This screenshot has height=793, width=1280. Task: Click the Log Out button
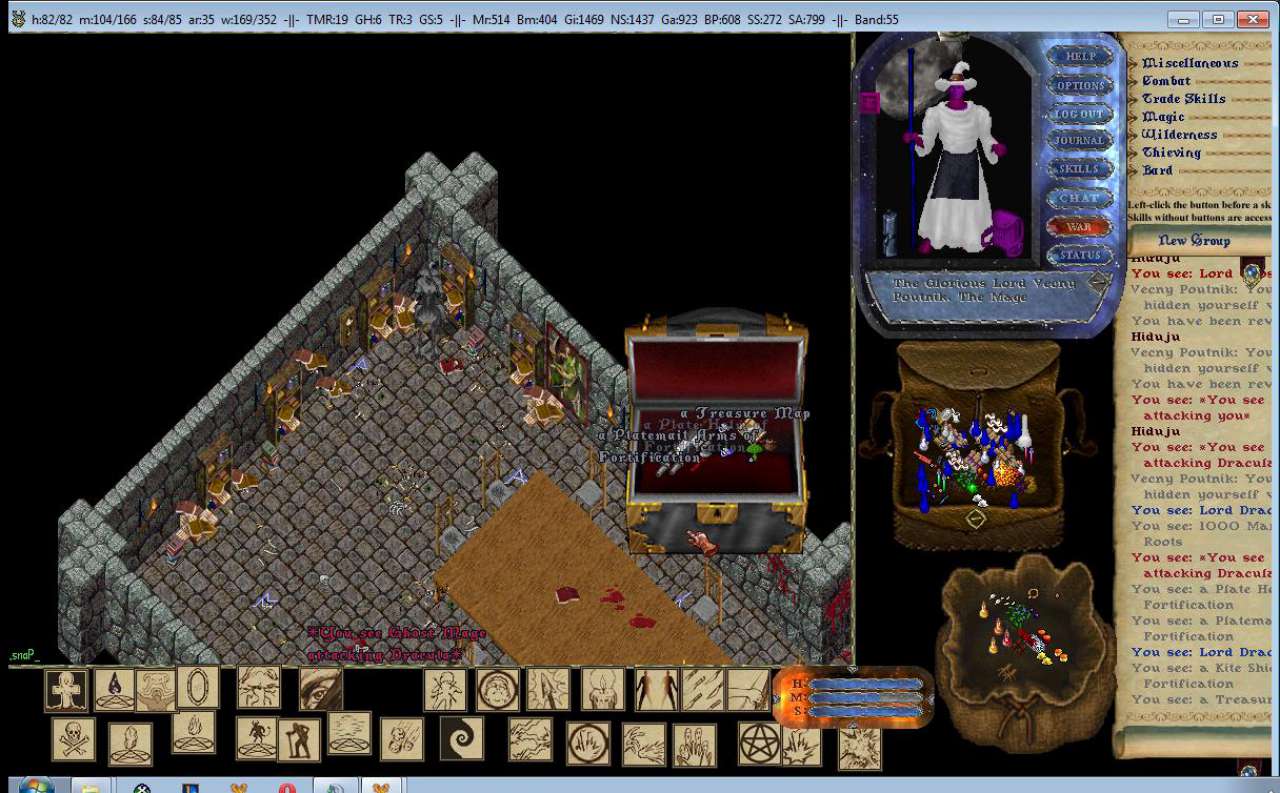[1080, 114]
